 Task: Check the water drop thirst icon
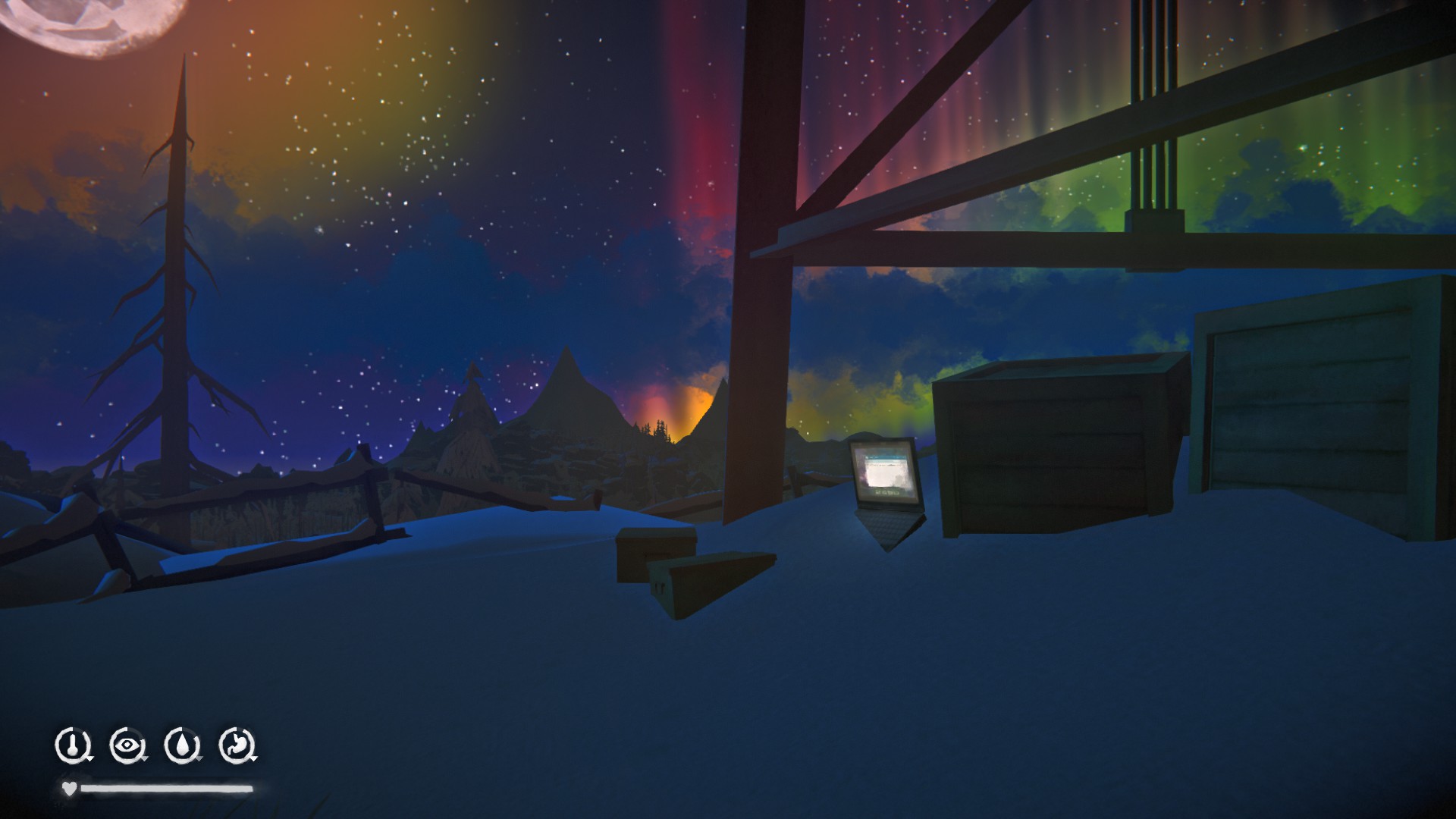tap(181, 745)
